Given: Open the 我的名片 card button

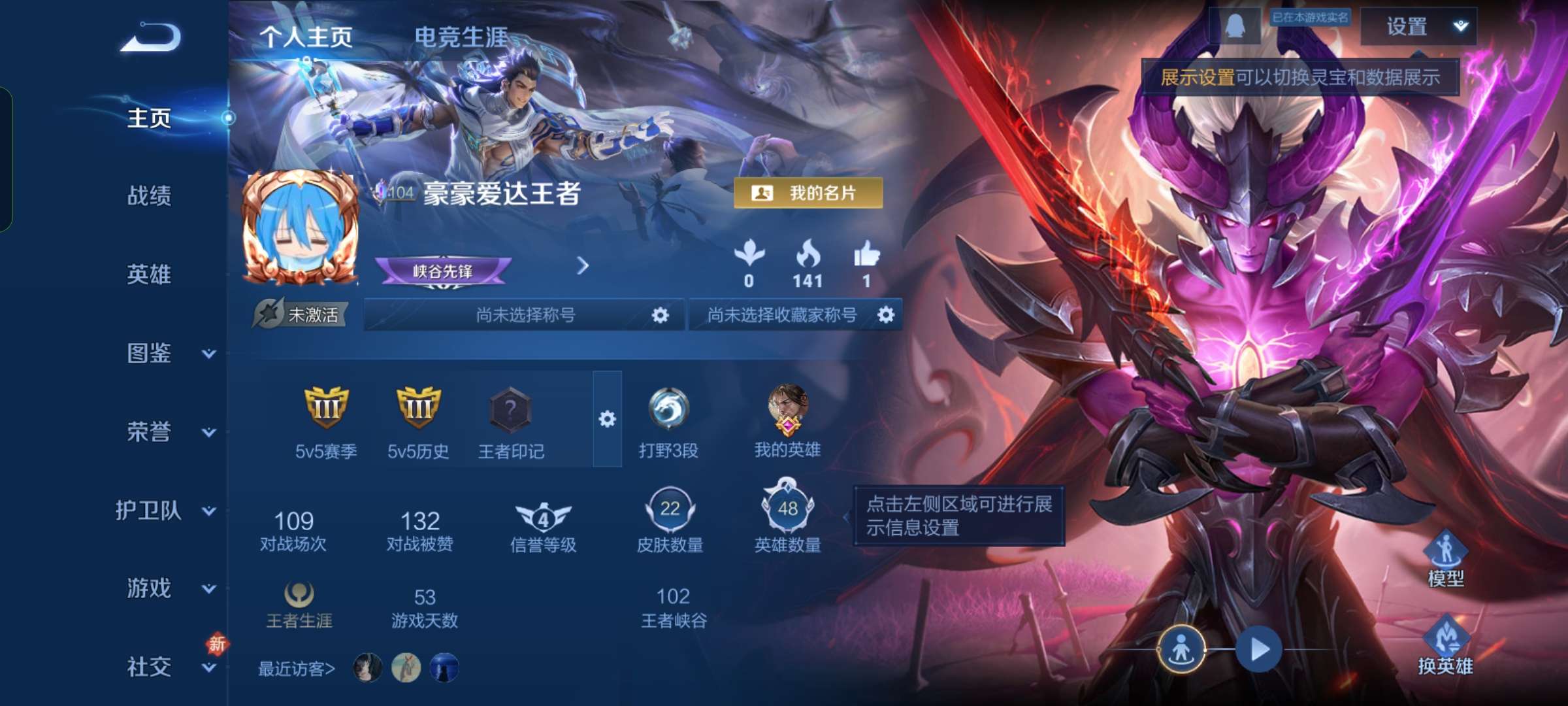Looking at the screenshot, I should (807, 193).
